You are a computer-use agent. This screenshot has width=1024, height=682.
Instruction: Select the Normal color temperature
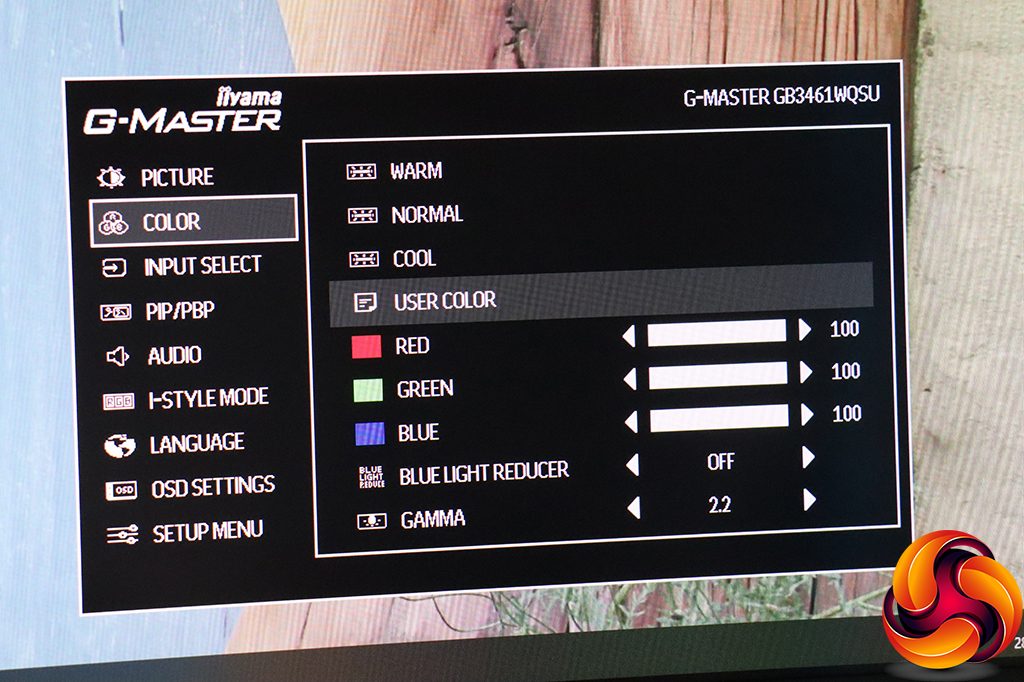[427, 215]
